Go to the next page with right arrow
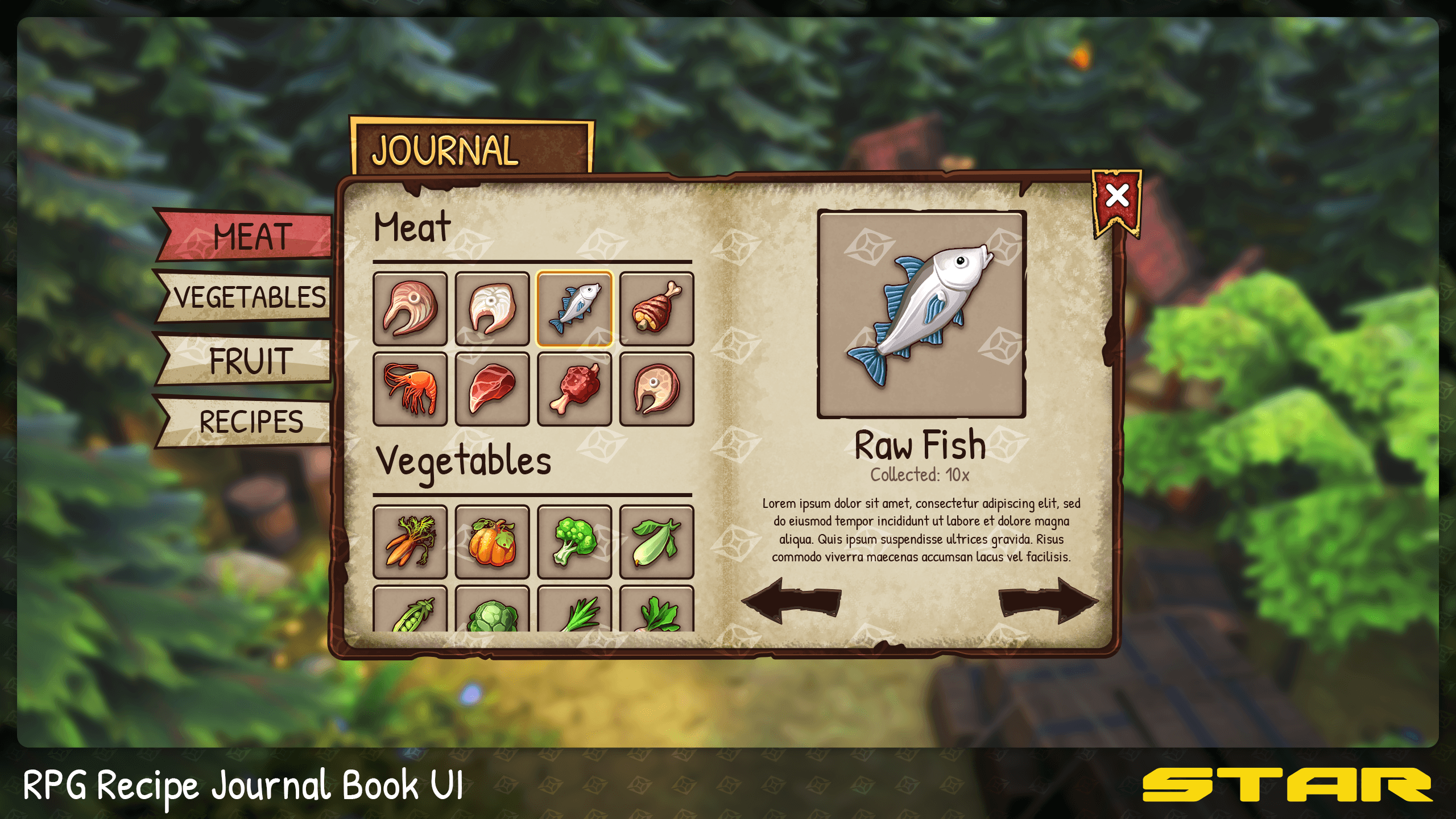This screenshot has width=1456, height=819. [x=1048, y=601]
